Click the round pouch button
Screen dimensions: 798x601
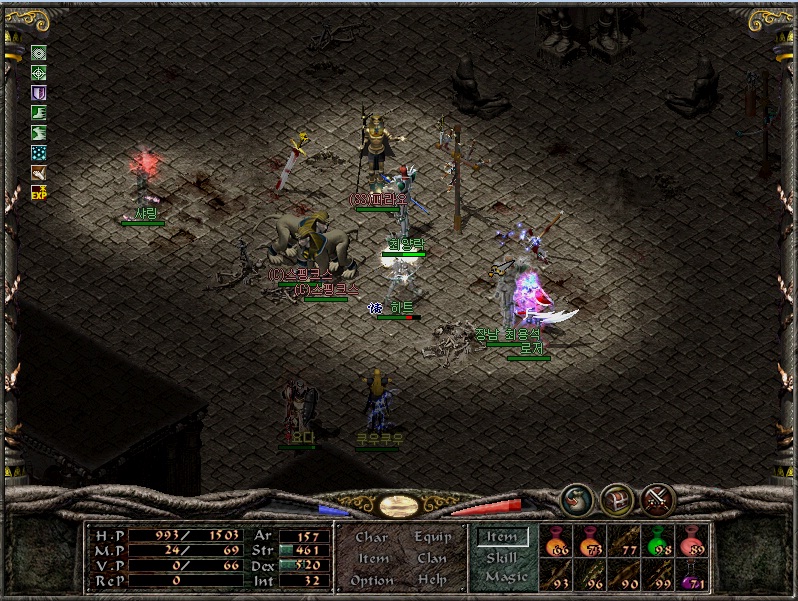click(574, 497)
